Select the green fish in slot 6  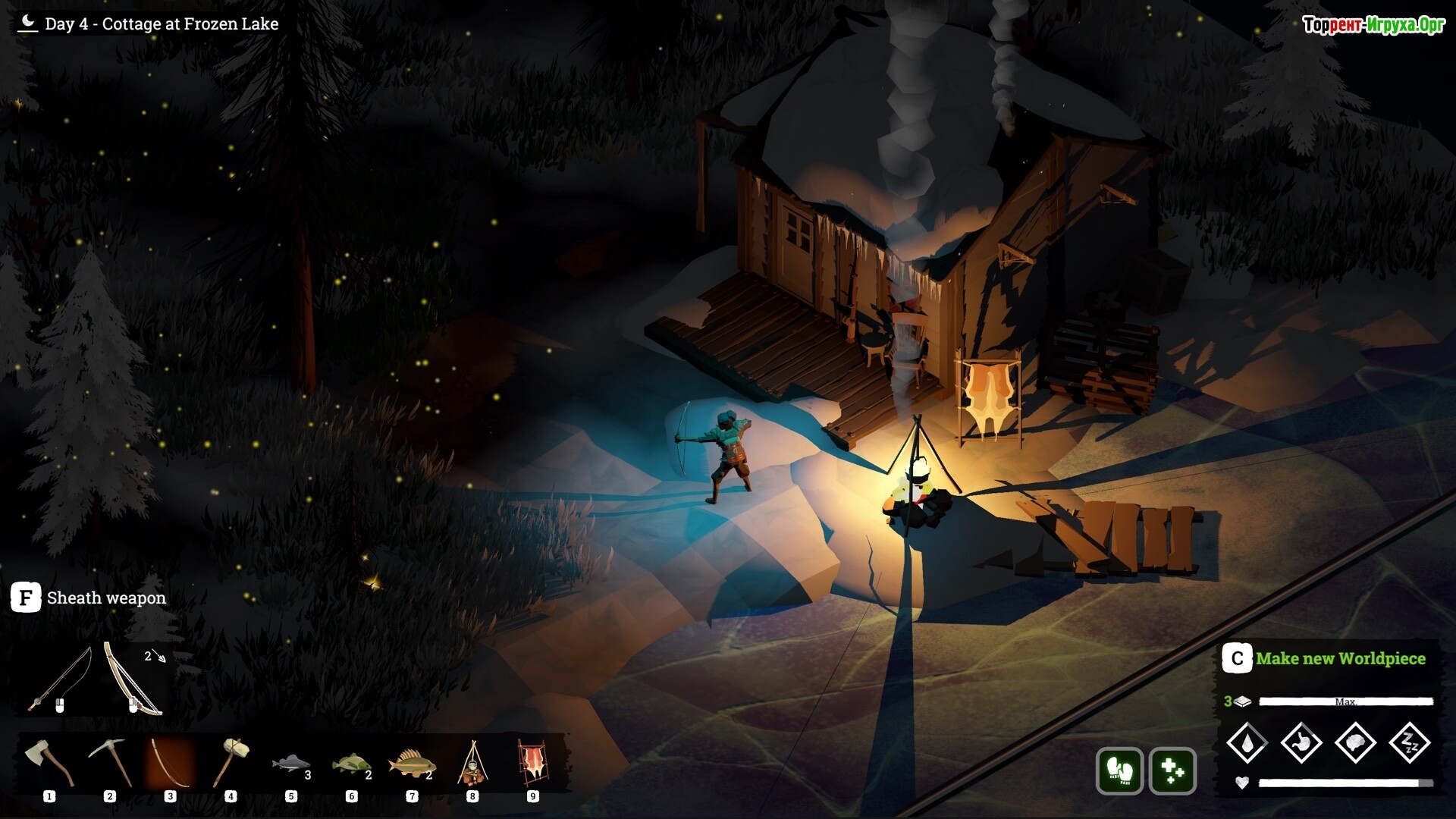click(x=351, y=763)
